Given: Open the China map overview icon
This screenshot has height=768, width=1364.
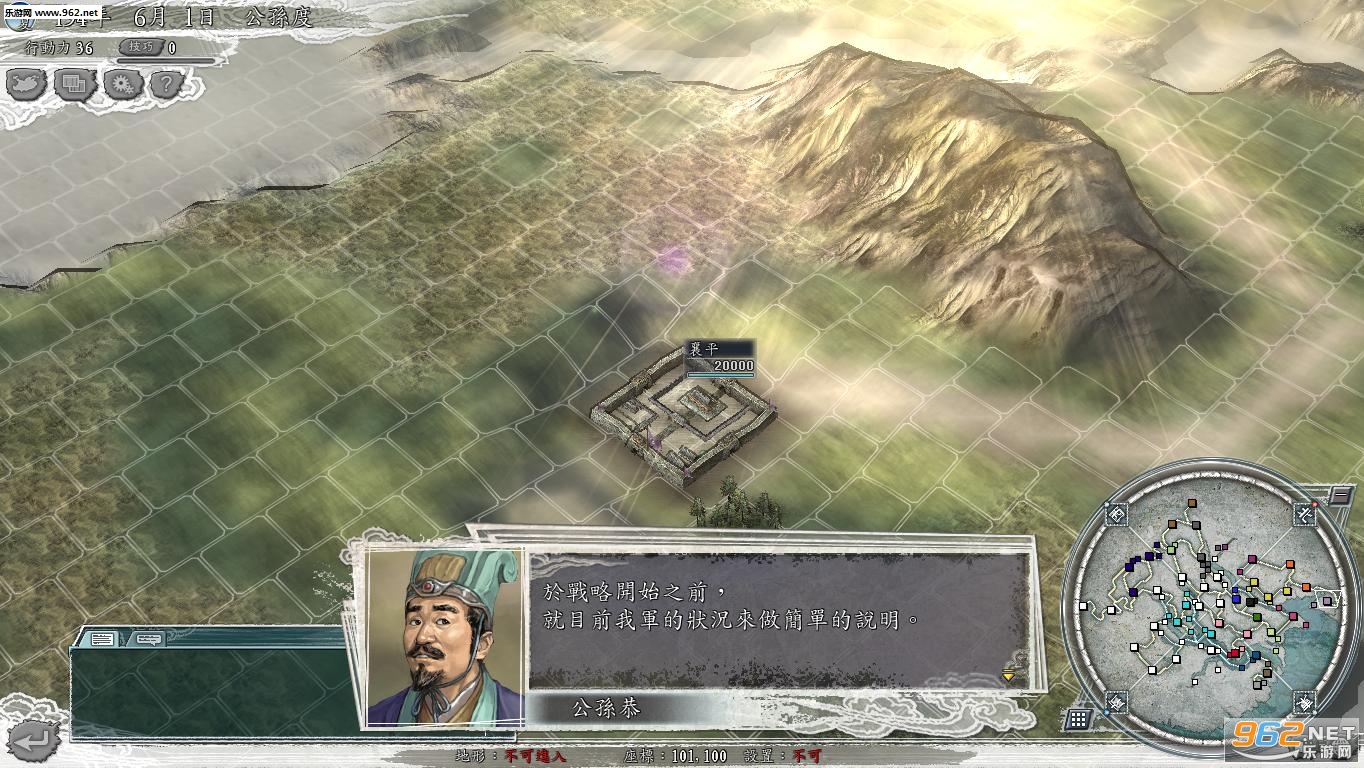Looking at the screenshot, I should (x=24, y=85).
